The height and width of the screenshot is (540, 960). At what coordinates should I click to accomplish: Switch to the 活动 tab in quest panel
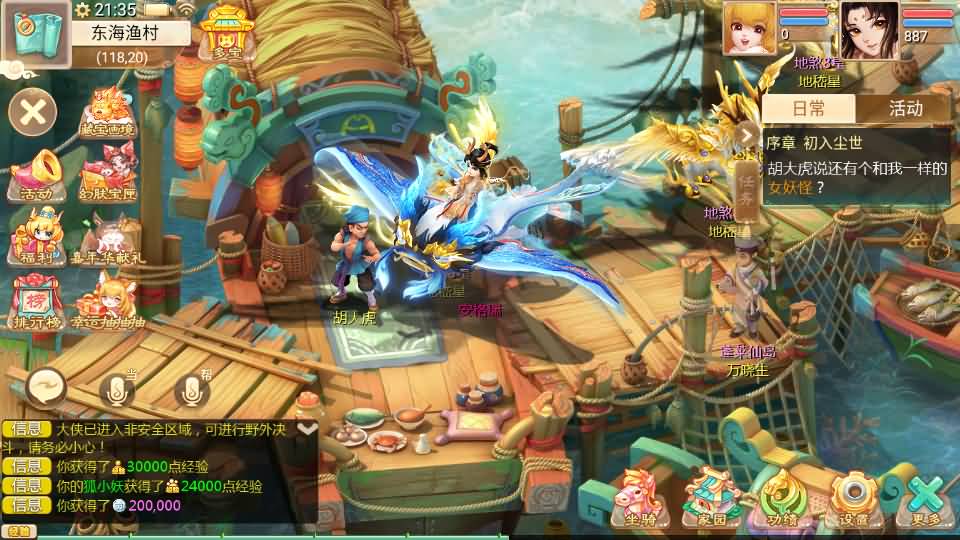click(x=905, y=108)
